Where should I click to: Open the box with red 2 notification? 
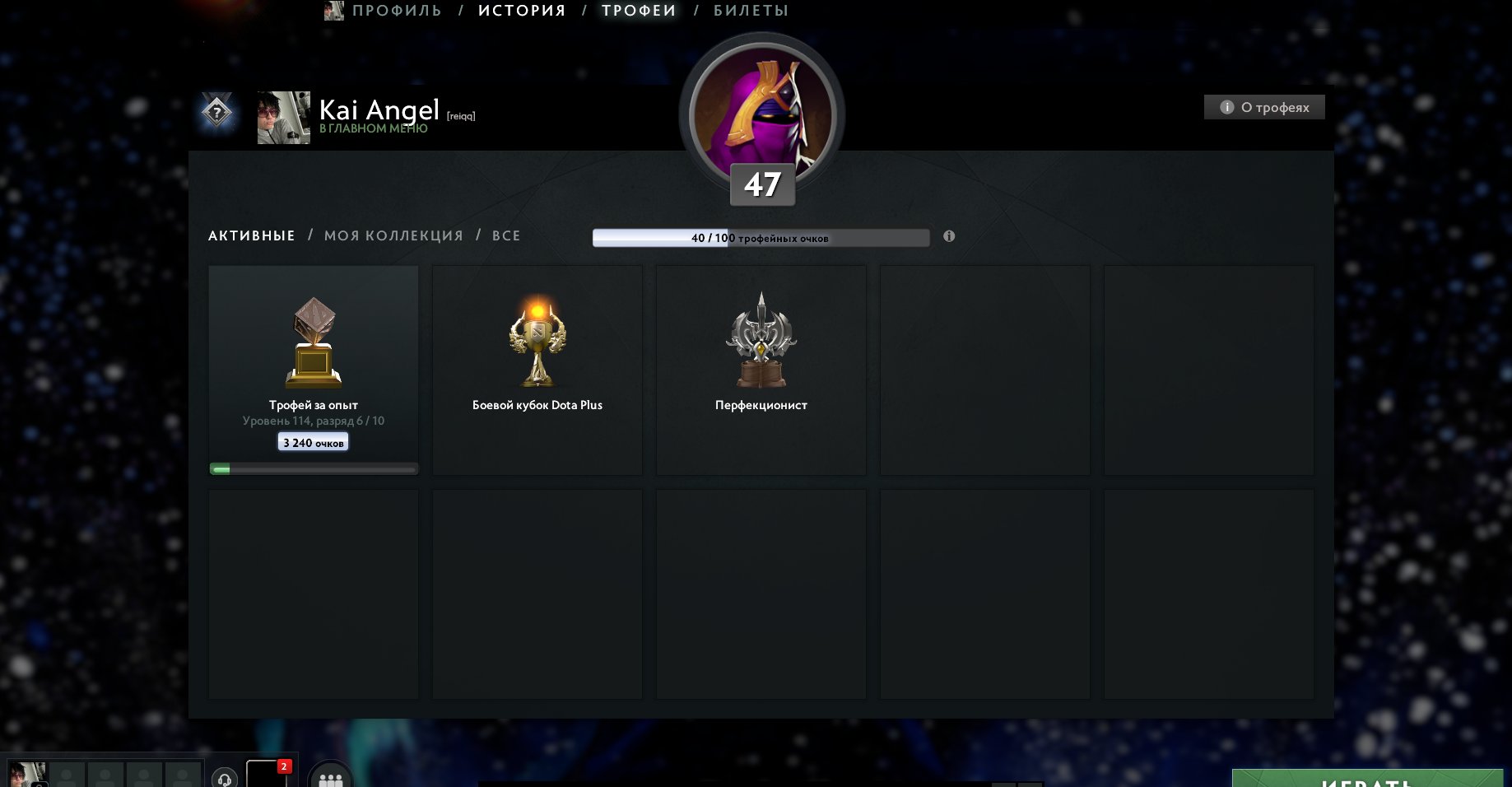click(267, 775)
